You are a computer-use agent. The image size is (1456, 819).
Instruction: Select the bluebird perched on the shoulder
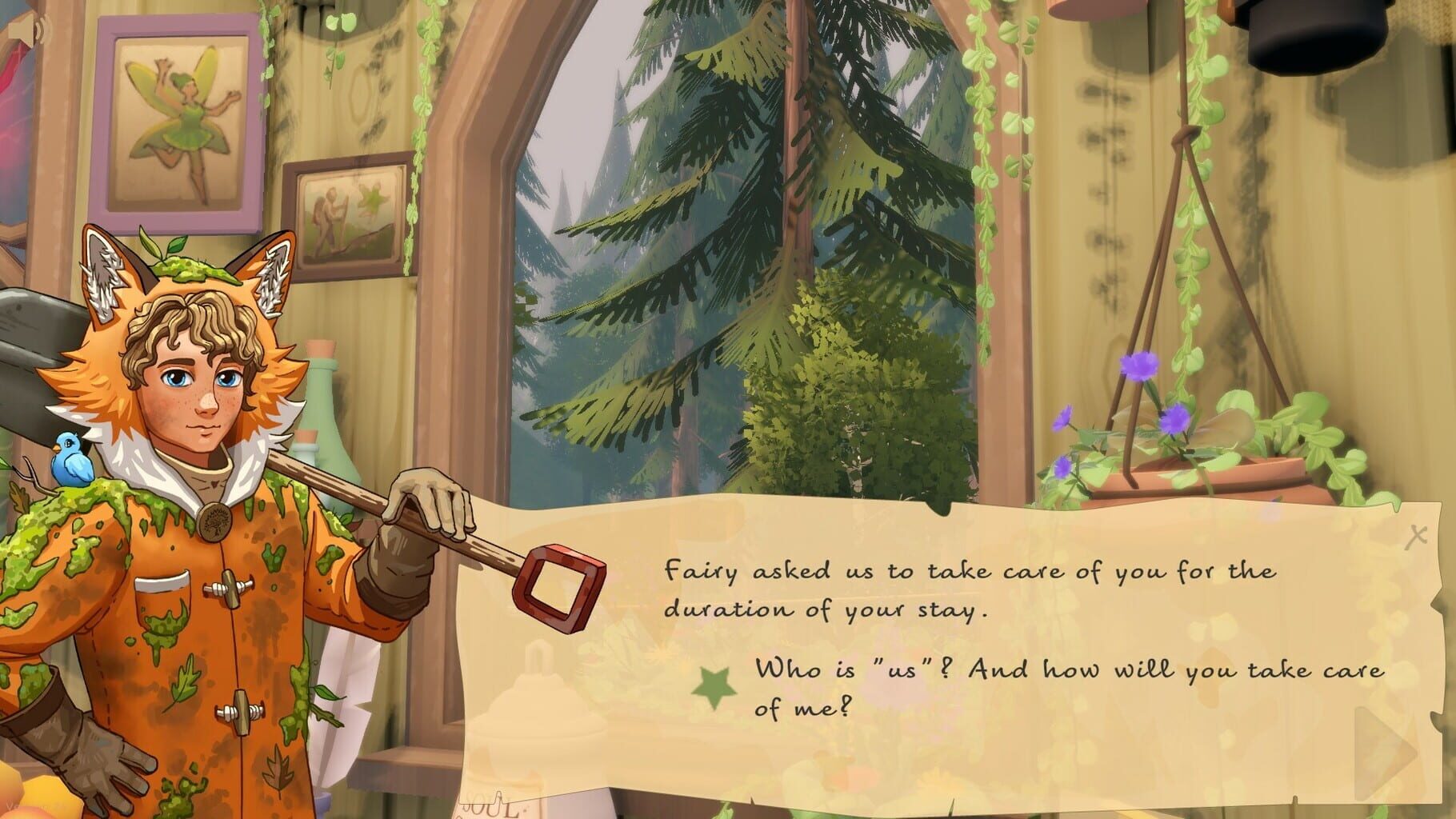point(72,460)
